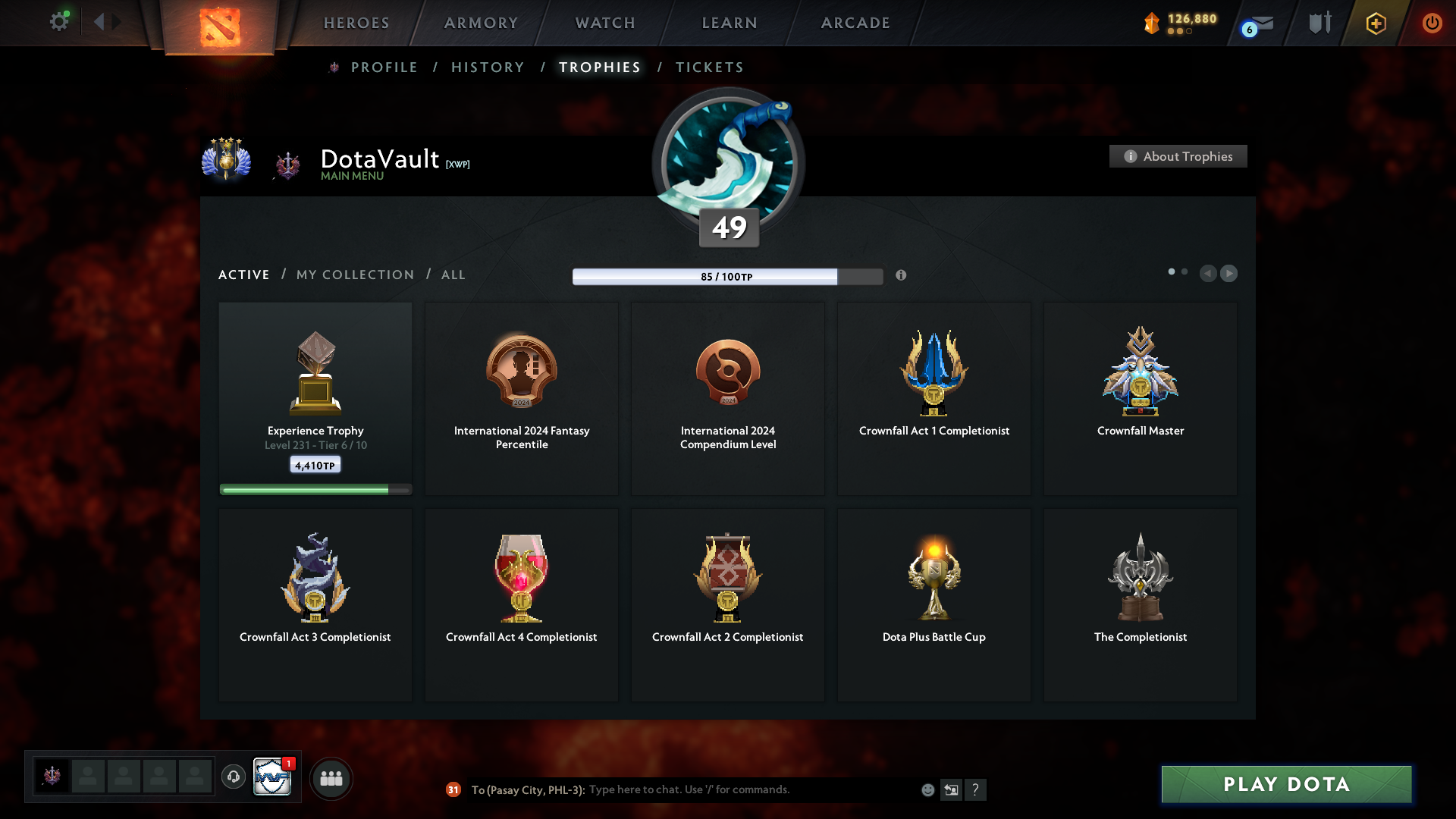Select the Profile tab
This screenshot has height=819, width=1456.
384,67
